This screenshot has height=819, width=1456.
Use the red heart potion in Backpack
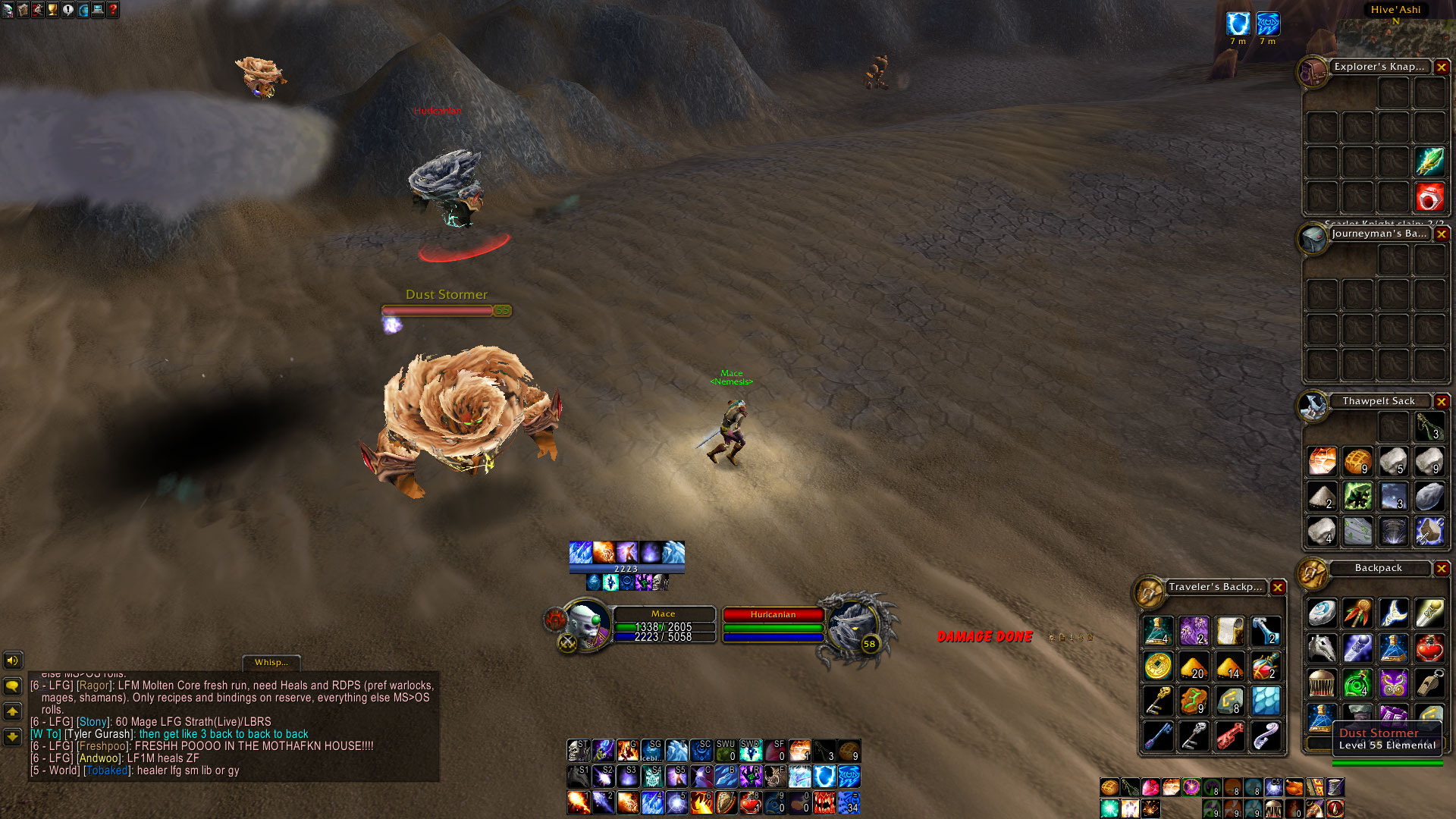coord(1429,648)
